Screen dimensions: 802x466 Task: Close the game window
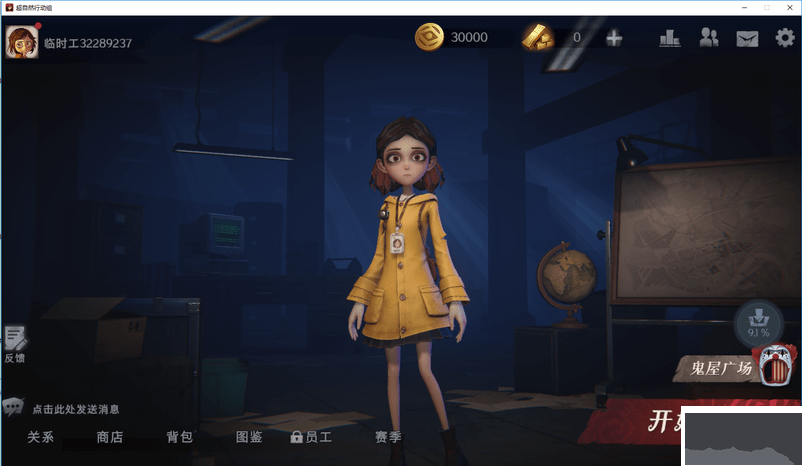(790, 7)
